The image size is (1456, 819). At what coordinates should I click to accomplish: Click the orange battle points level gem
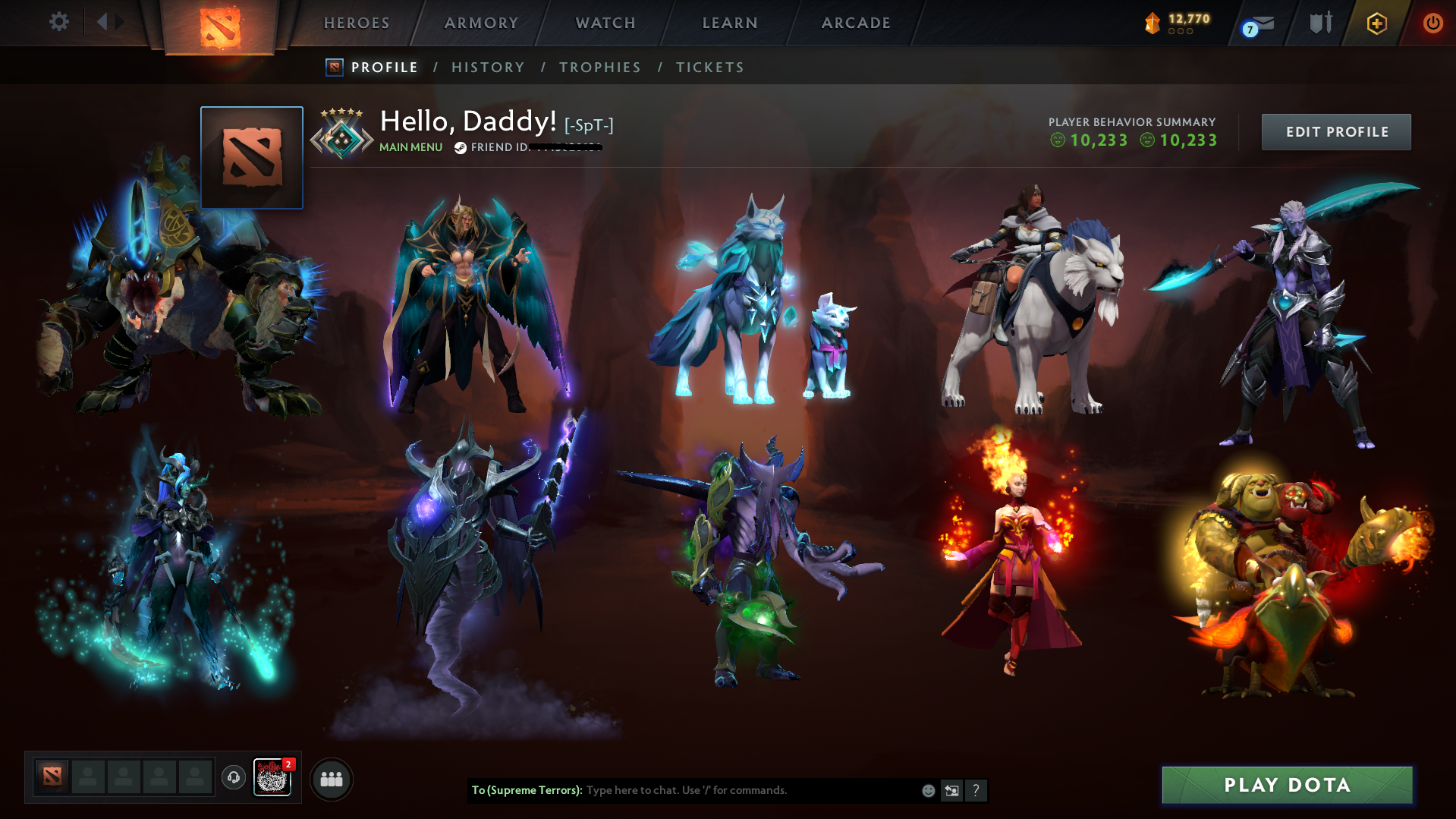coord(1152,23)
